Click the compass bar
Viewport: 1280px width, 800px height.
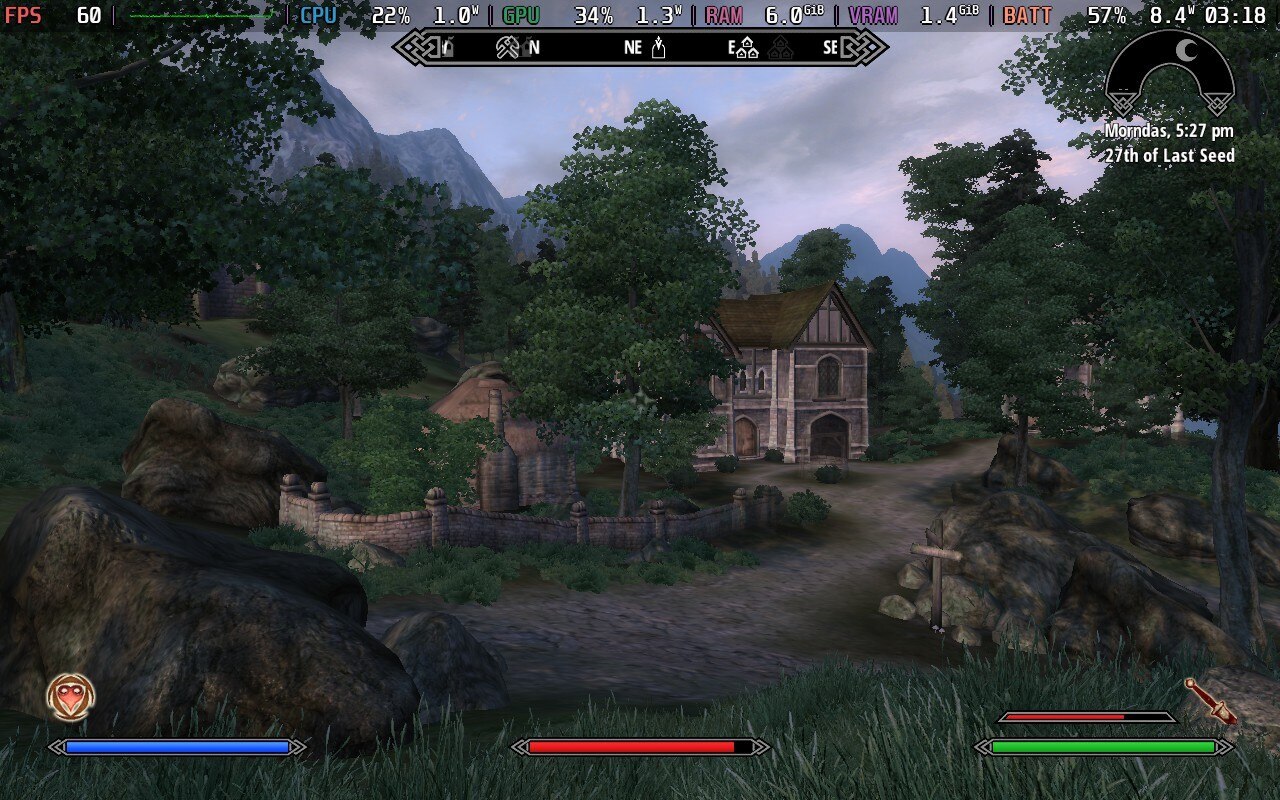click(x=640, y=47)
